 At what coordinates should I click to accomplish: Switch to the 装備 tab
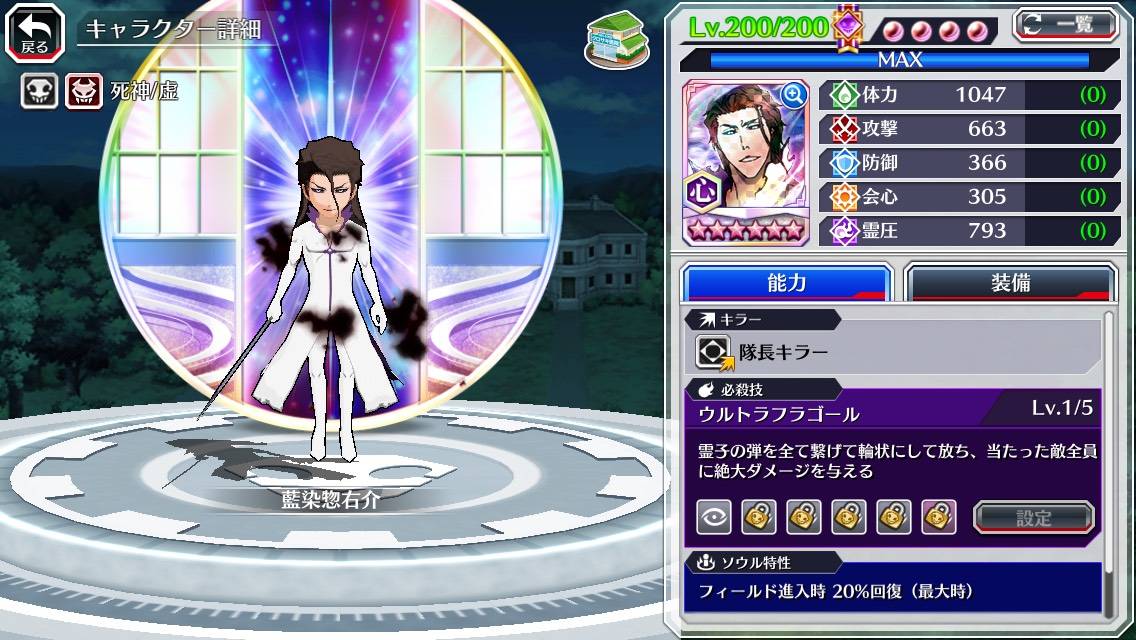(x=1010, y=283)
